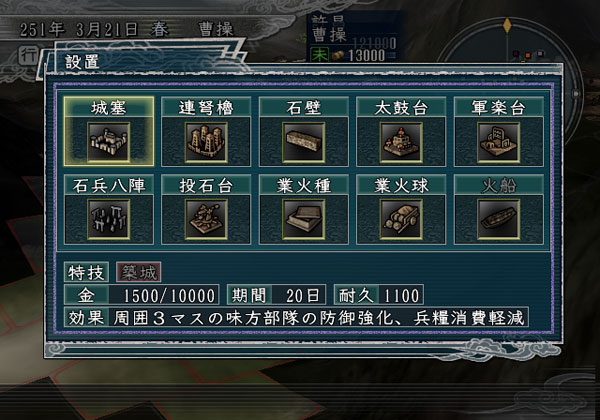Select the 石壁 stone wall option

pyautogui.click(x=304, y=131)
